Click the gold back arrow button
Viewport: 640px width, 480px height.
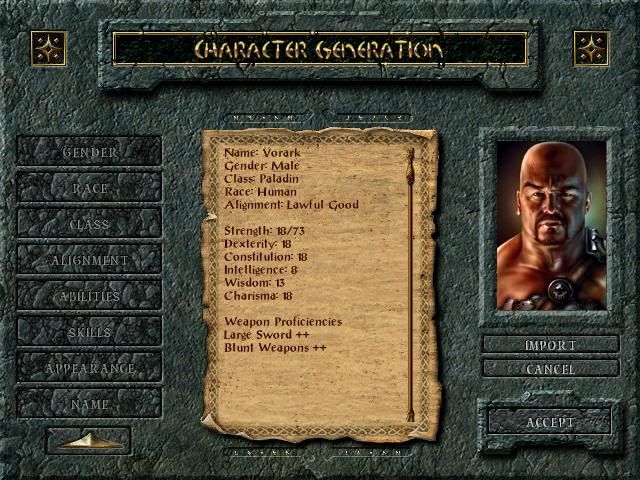[x=88, y=441]
